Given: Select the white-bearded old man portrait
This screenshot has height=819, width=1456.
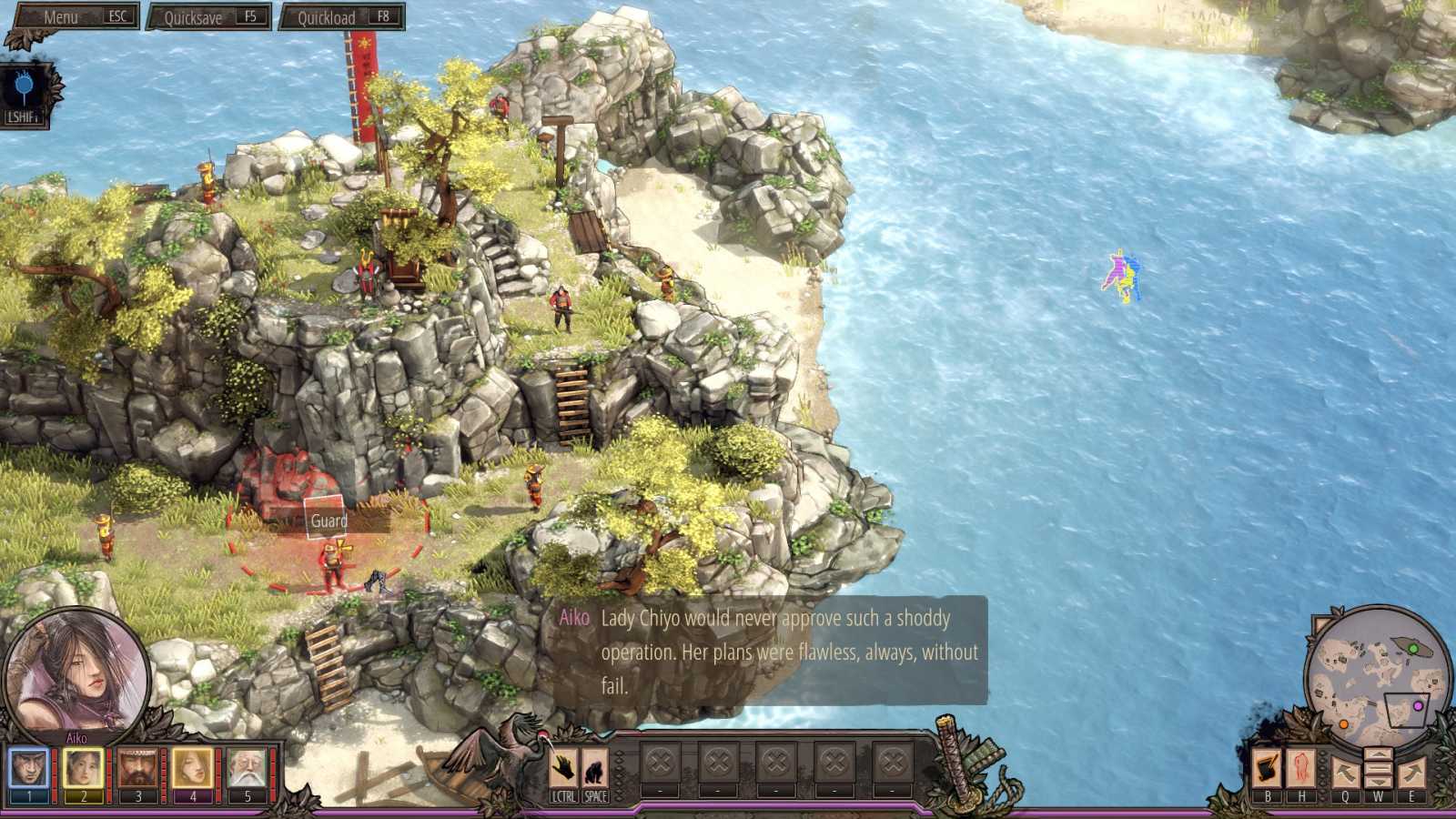Looking at the screenshot, I should pyautogui.click(x=248, y=769).
